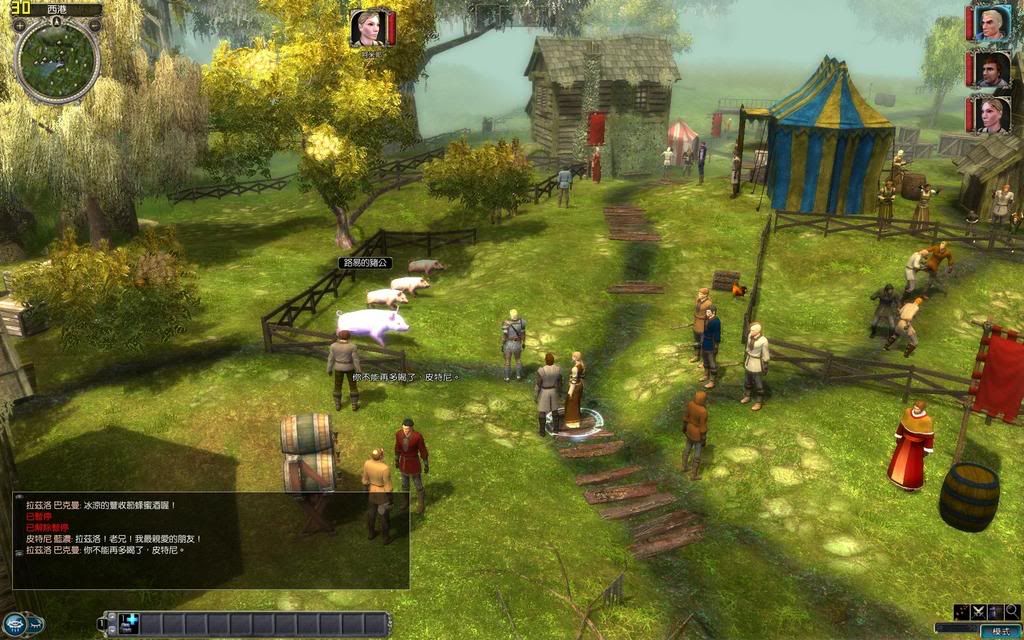
Task: Click the magnifying glass icon
Action: click(1012, 612)
